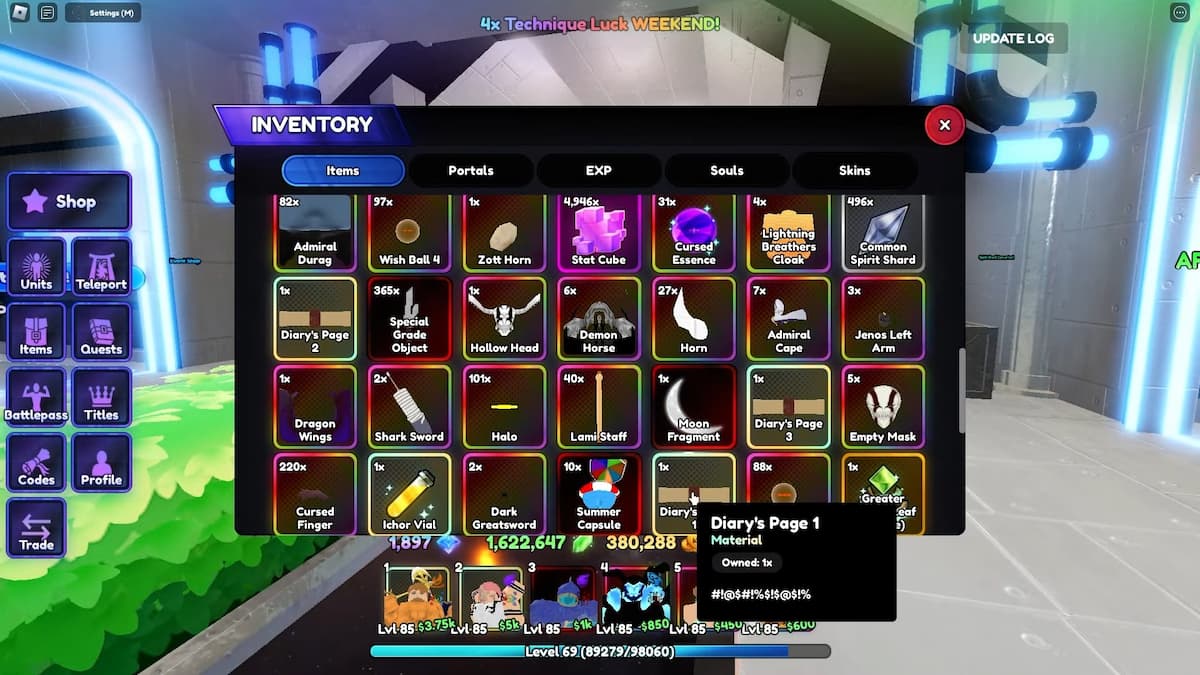Open the Teleport menu

pyautogui.click(x=101, y=268)
